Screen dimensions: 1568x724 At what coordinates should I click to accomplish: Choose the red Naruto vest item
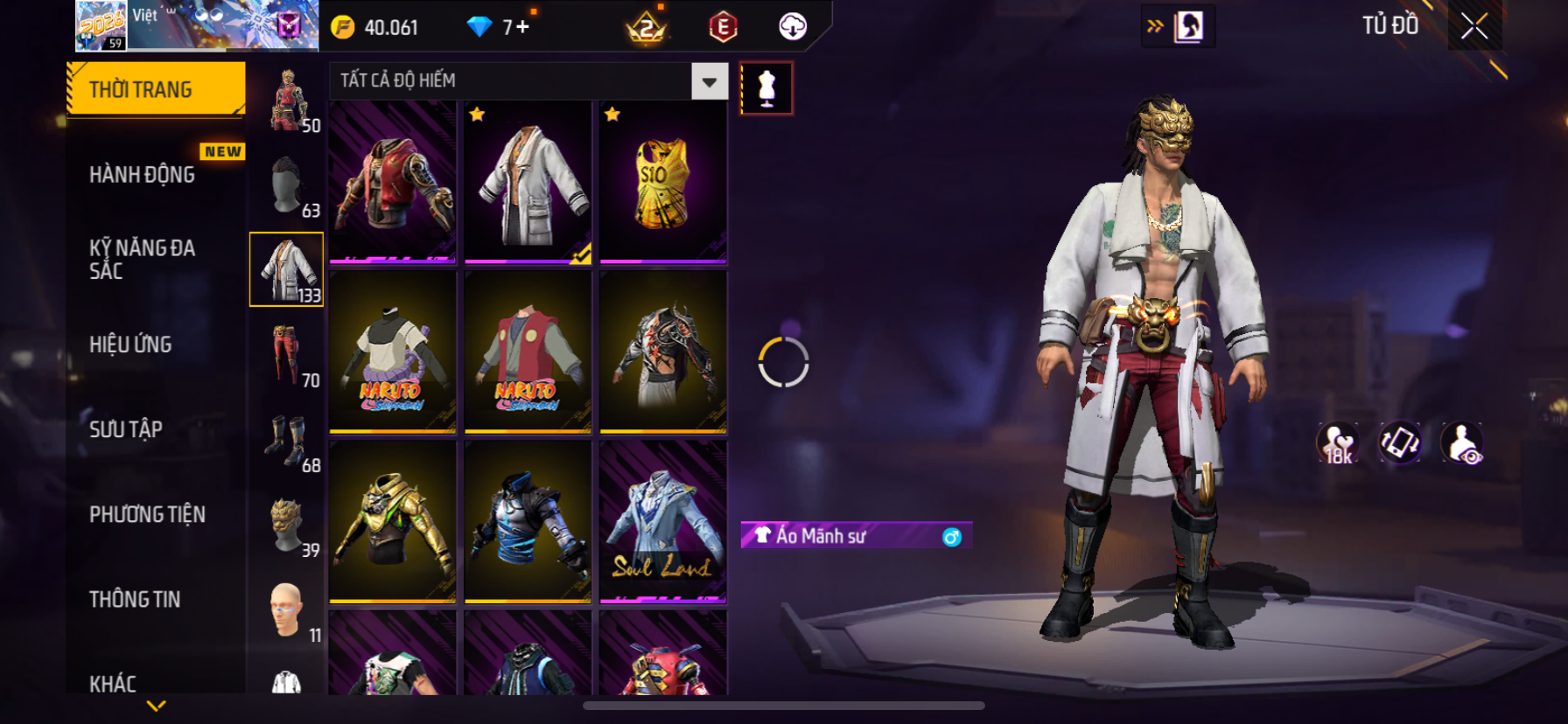pyautogui.click(x=528, y=352)
